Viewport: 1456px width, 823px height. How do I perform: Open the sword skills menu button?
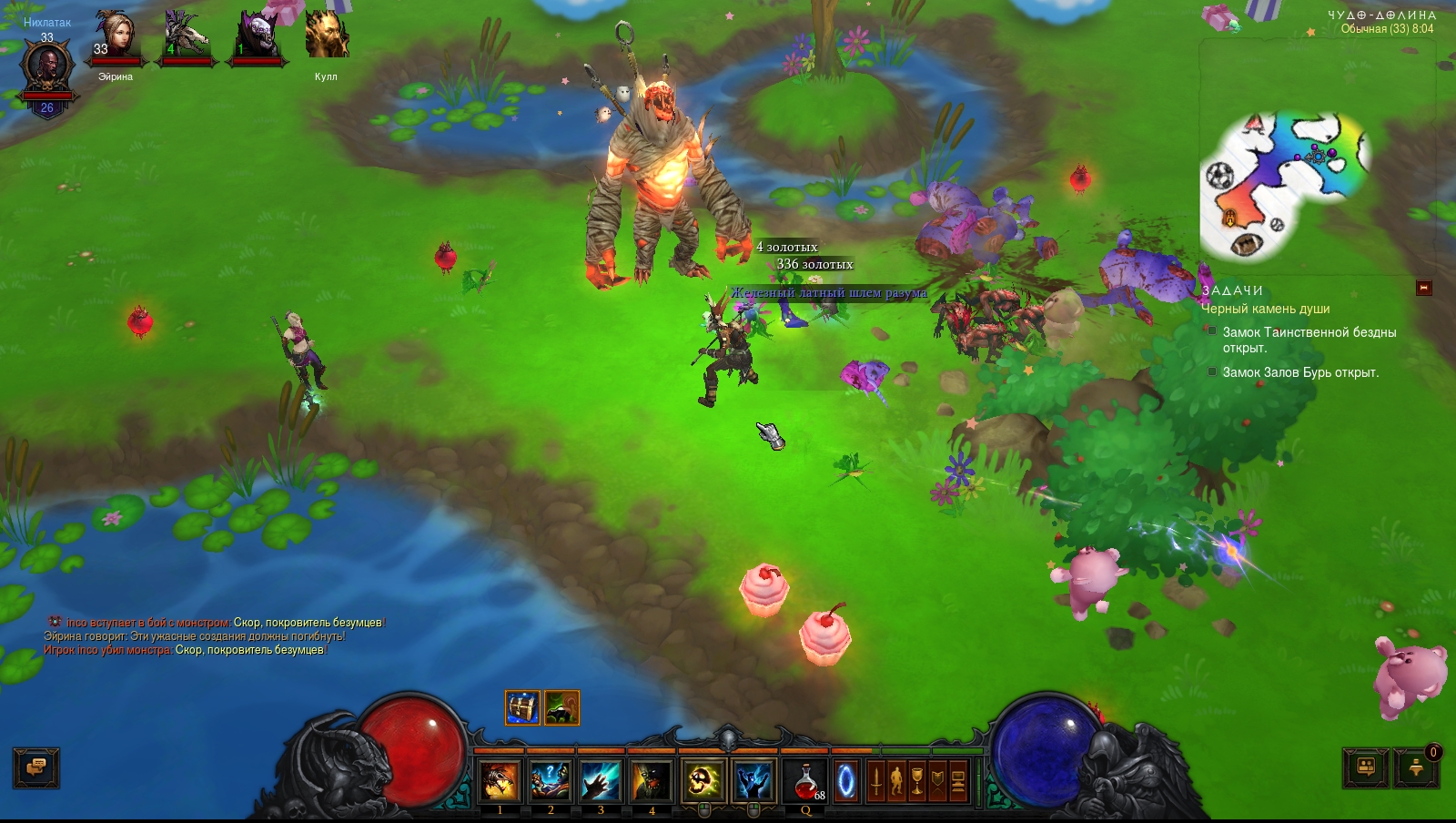click(875, 782)
